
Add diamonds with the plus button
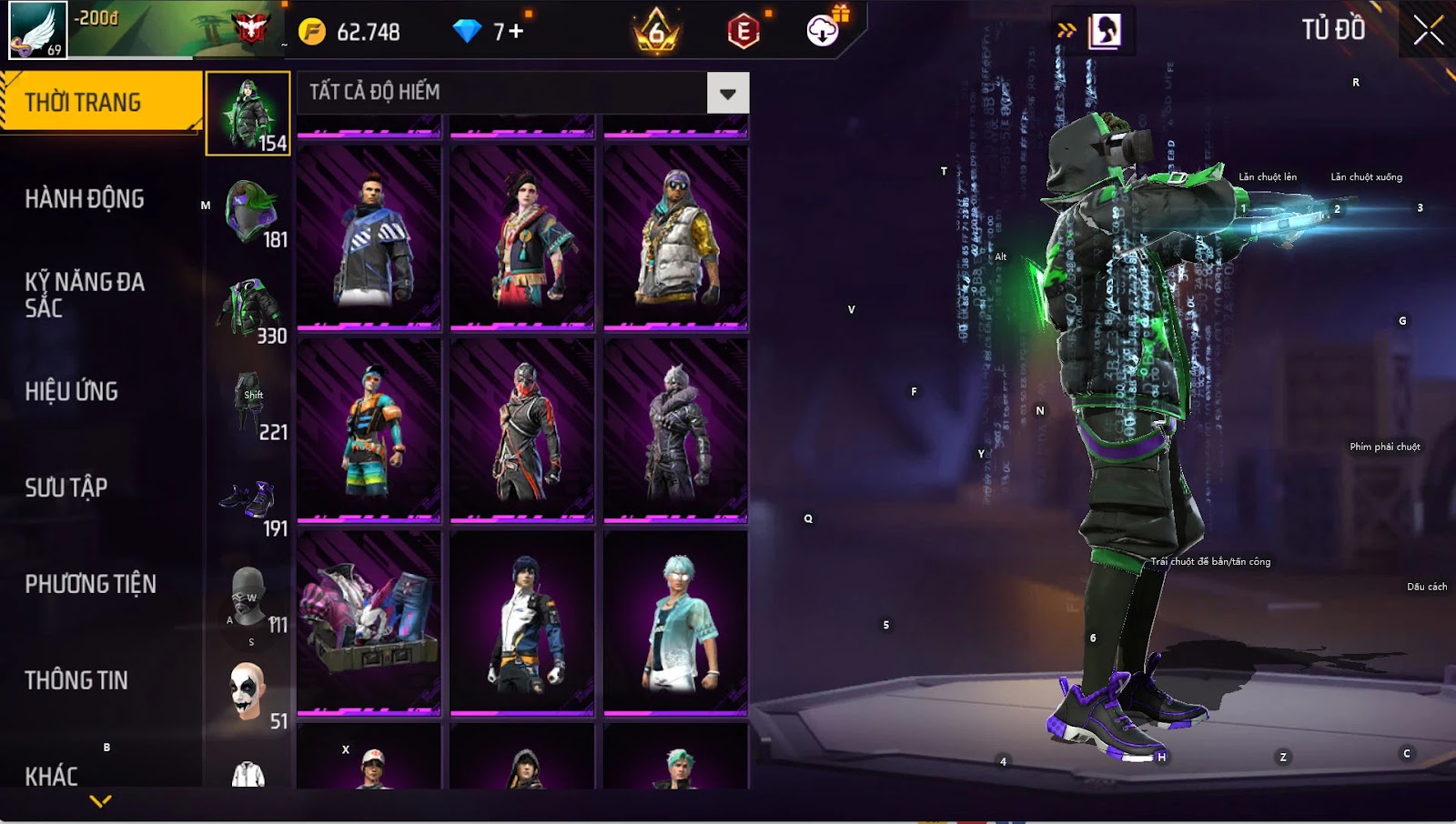point(516,32)
